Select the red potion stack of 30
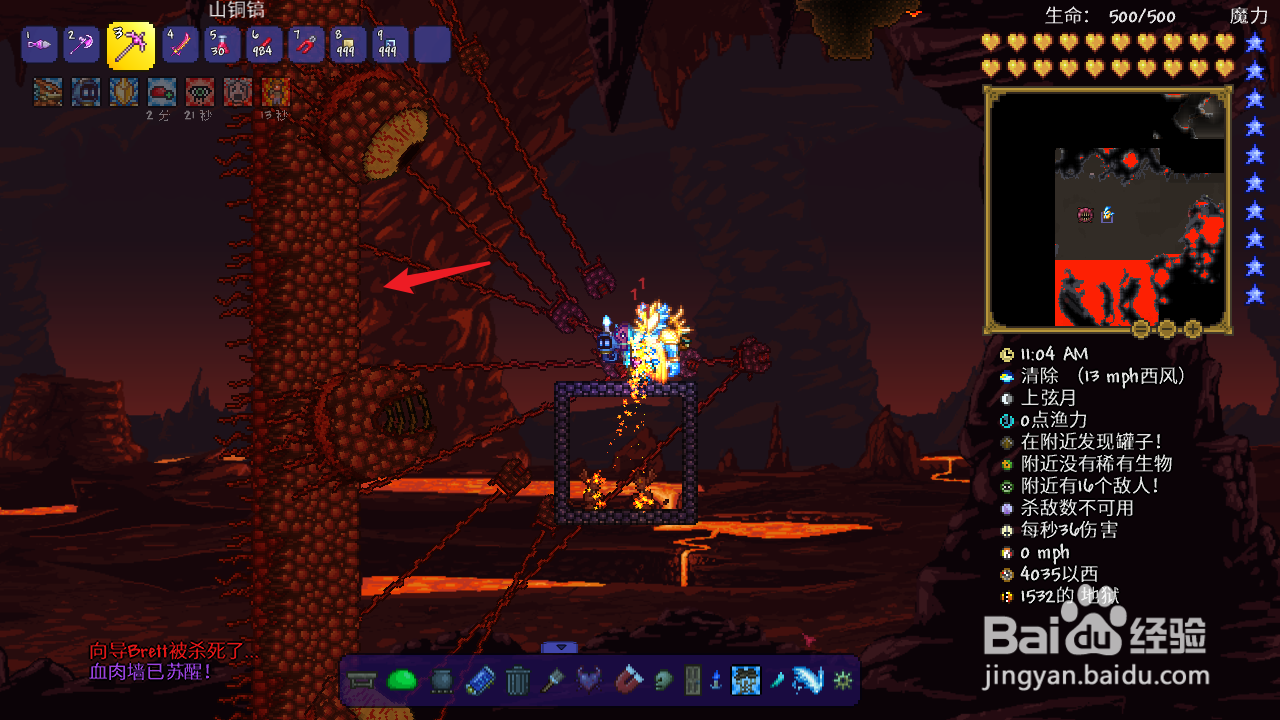The height and width of the screenshot is (720, 1280). [221, 45]
